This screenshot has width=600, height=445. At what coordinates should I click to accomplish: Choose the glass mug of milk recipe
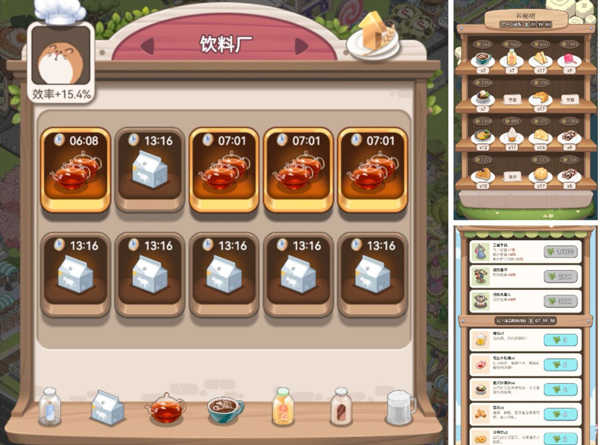401,409
